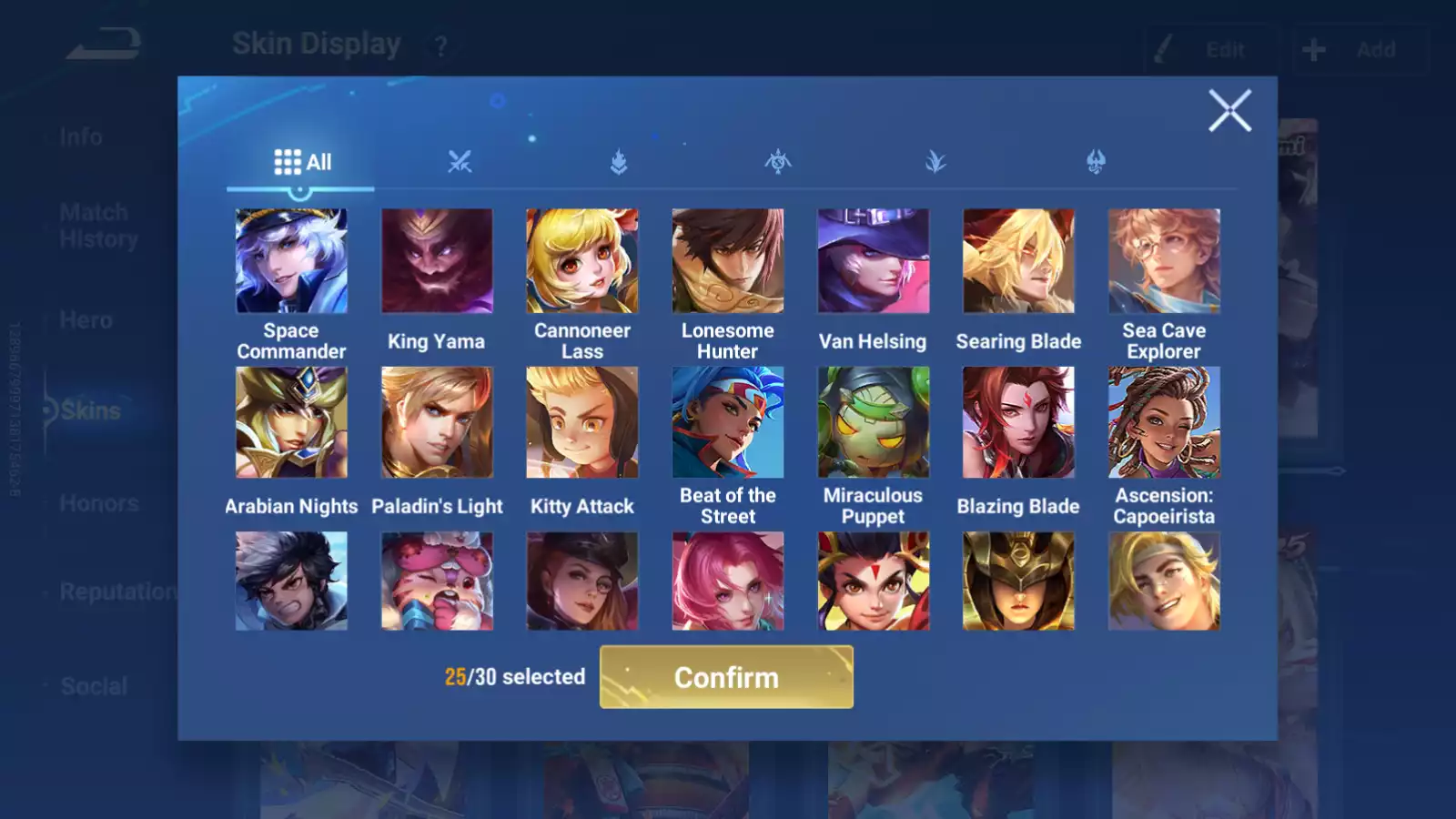The image size is (1456, 819).
Task: Choose the Paladin's Light skin
Action: coord(437,422)
